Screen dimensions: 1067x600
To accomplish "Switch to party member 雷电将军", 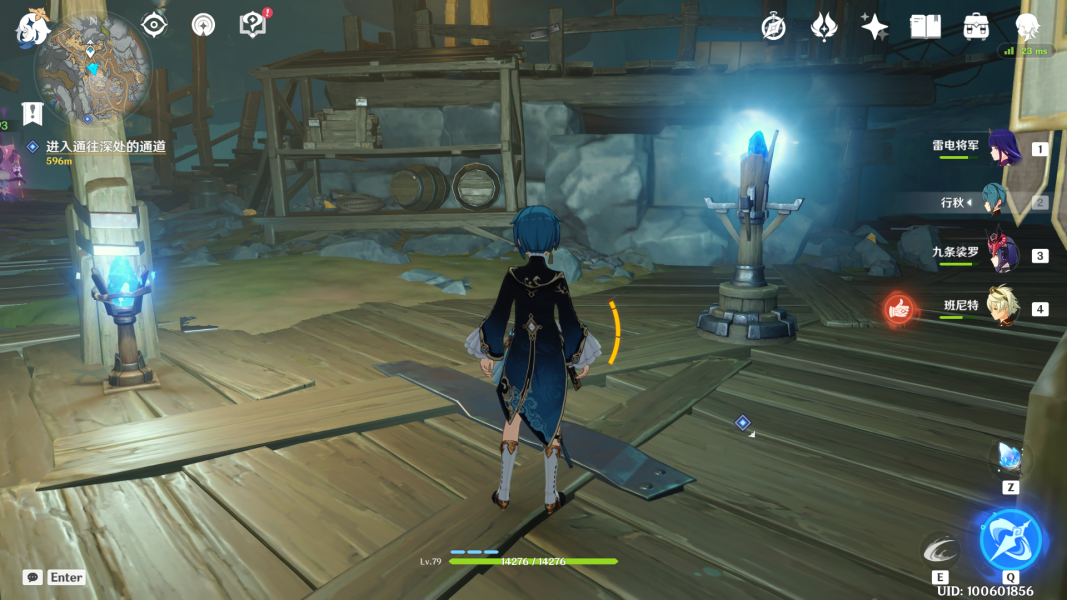I will (x=1001, y=148).
